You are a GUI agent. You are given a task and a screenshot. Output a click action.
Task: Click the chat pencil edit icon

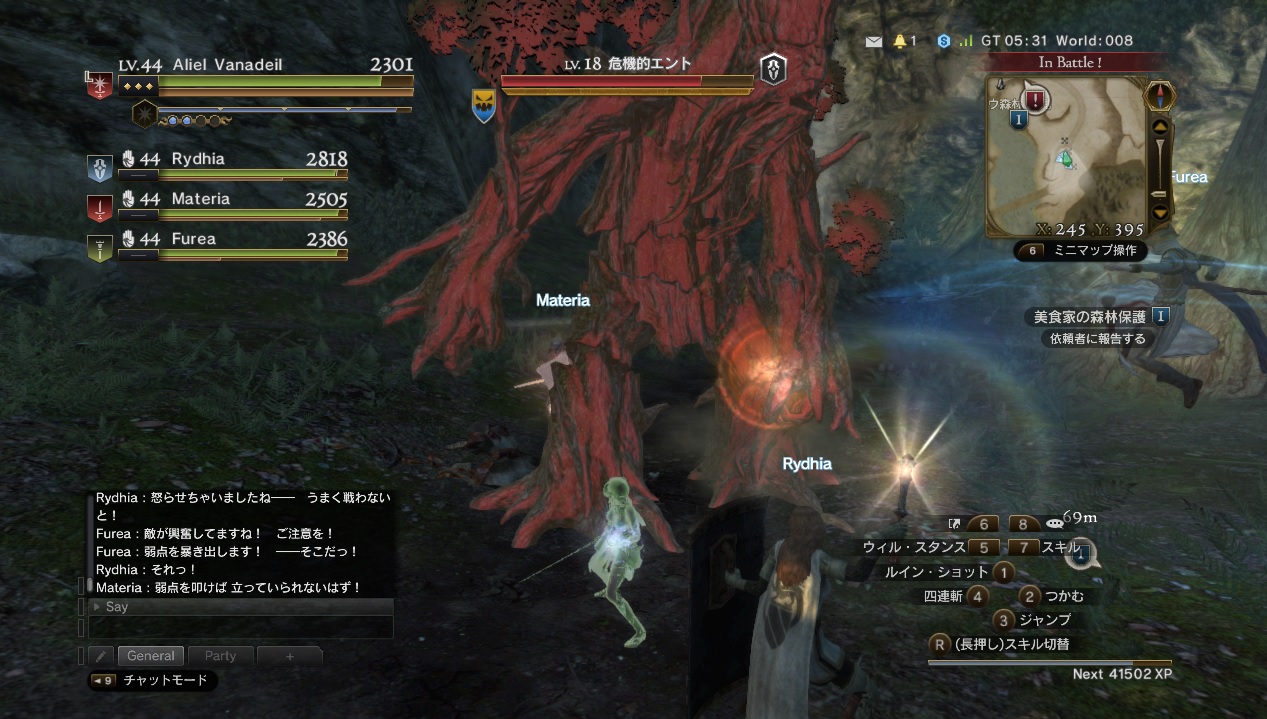point(100,656)
